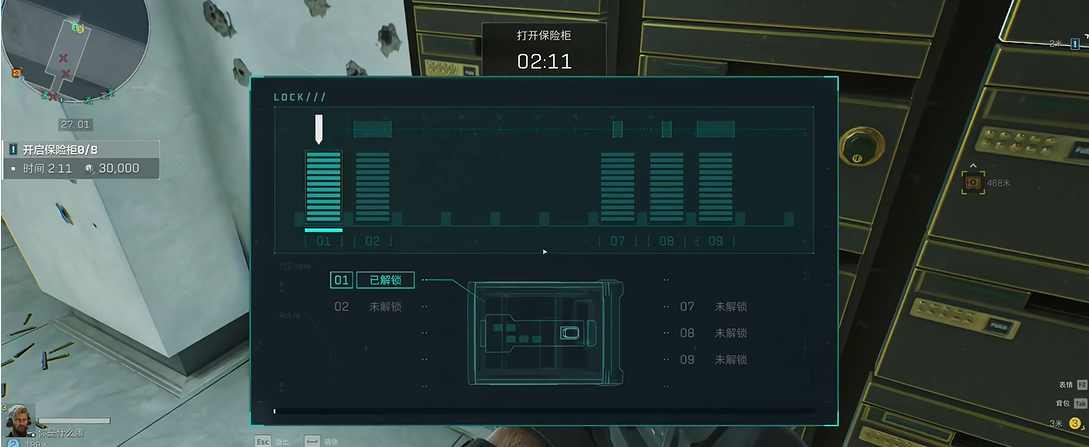Click the 09 未解锁 status entry
The width and height of the screenshot is (1089, 447).
click(716, 359)
